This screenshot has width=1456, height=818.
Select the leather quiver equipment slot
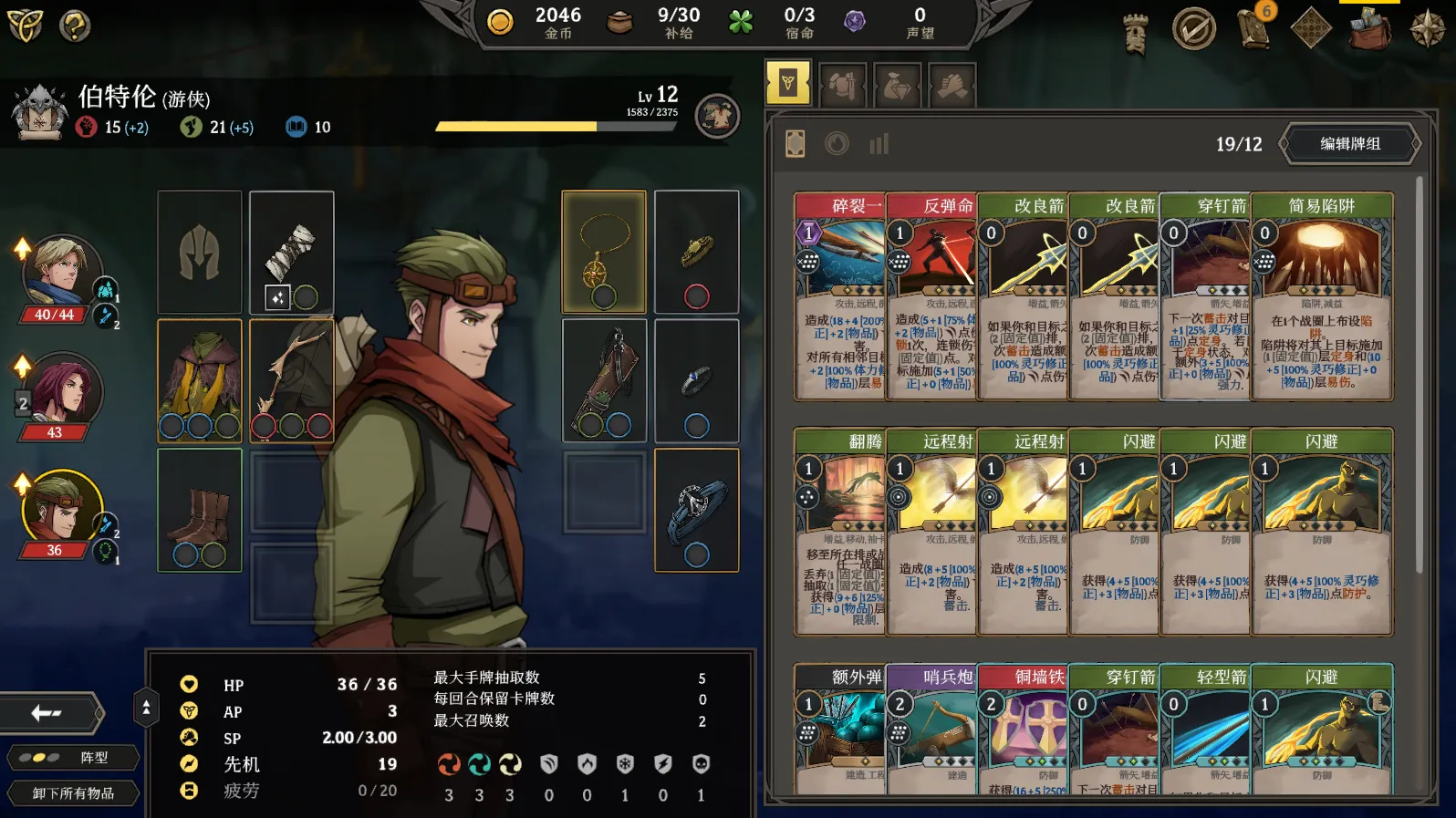click(604, 379)
